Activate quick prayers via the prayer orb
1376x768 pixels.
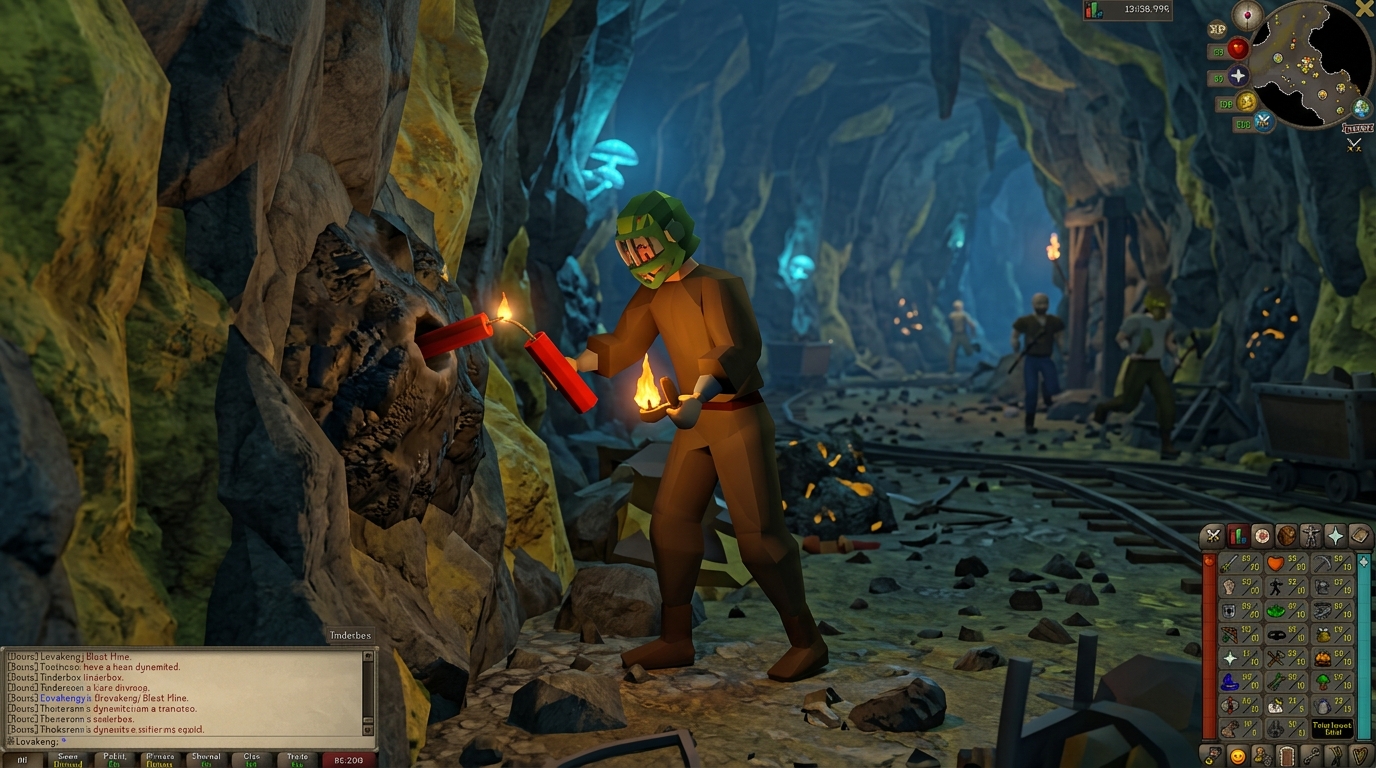point(1238,76)
